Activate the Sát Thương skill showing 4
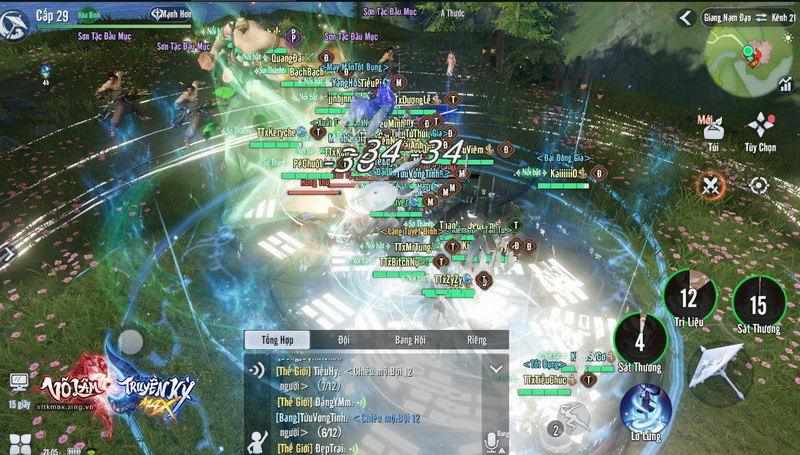 point(639,340)
